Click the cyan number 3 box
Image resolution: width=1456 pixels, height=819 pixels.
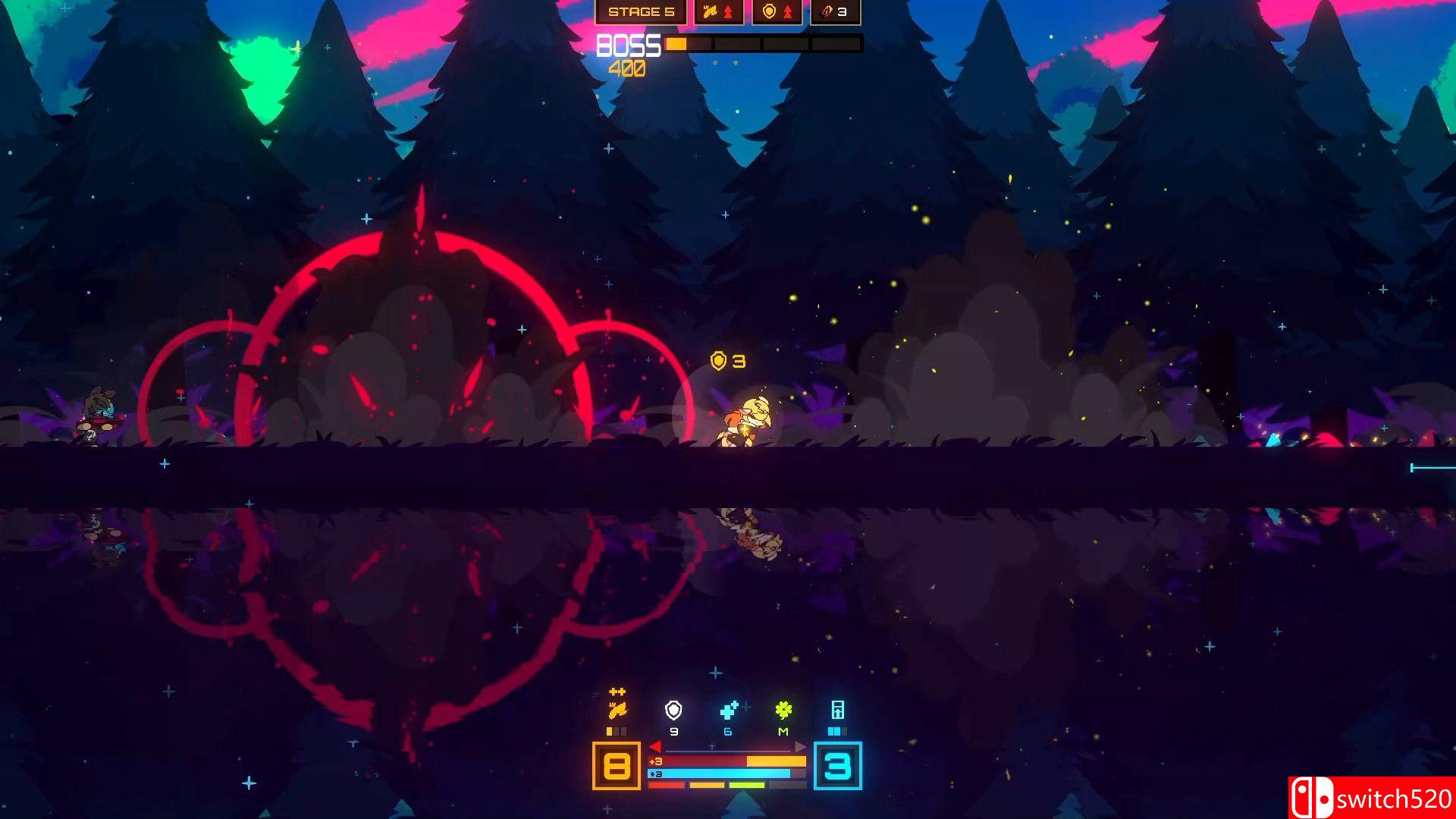click(x=837, y=766)
